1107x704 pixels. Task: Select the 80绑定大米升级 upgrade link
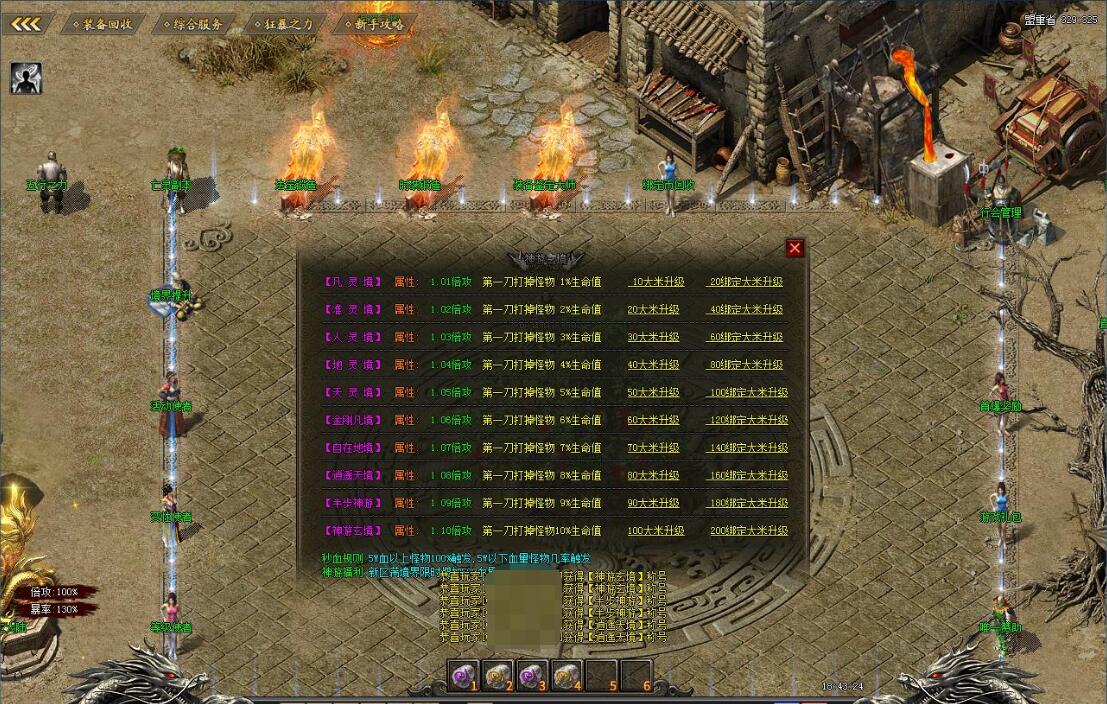pyautogui.click(x=745, y=365)
